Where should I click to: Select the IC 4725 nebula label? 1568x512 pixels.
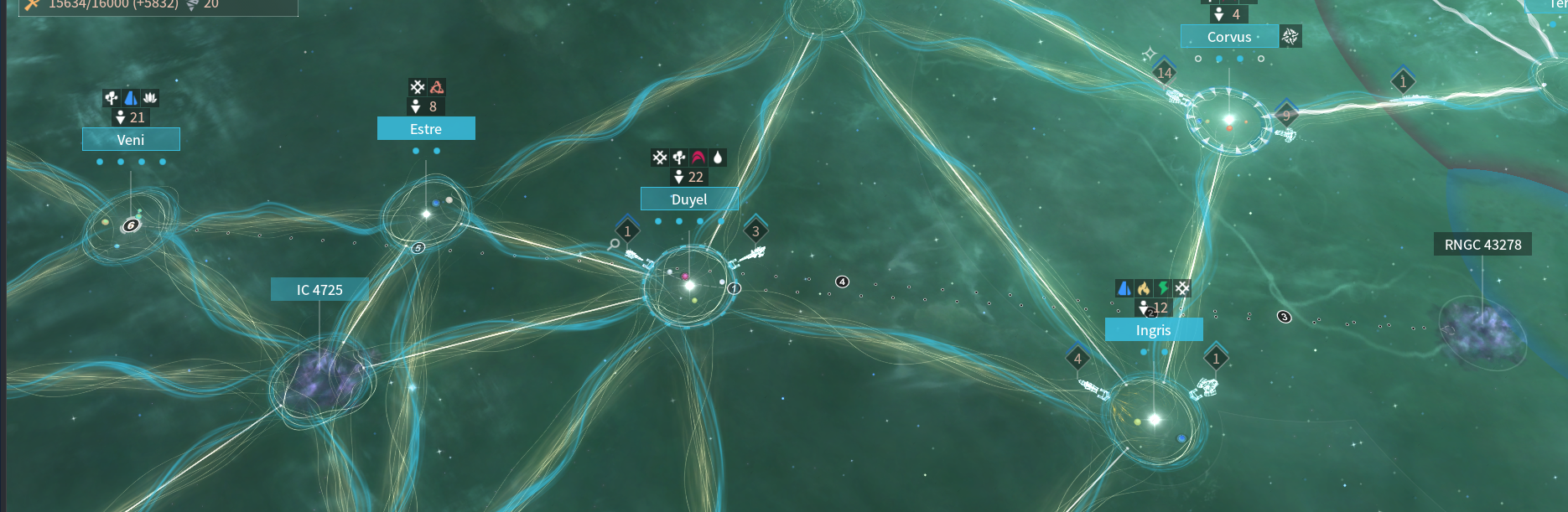(319, 290)
